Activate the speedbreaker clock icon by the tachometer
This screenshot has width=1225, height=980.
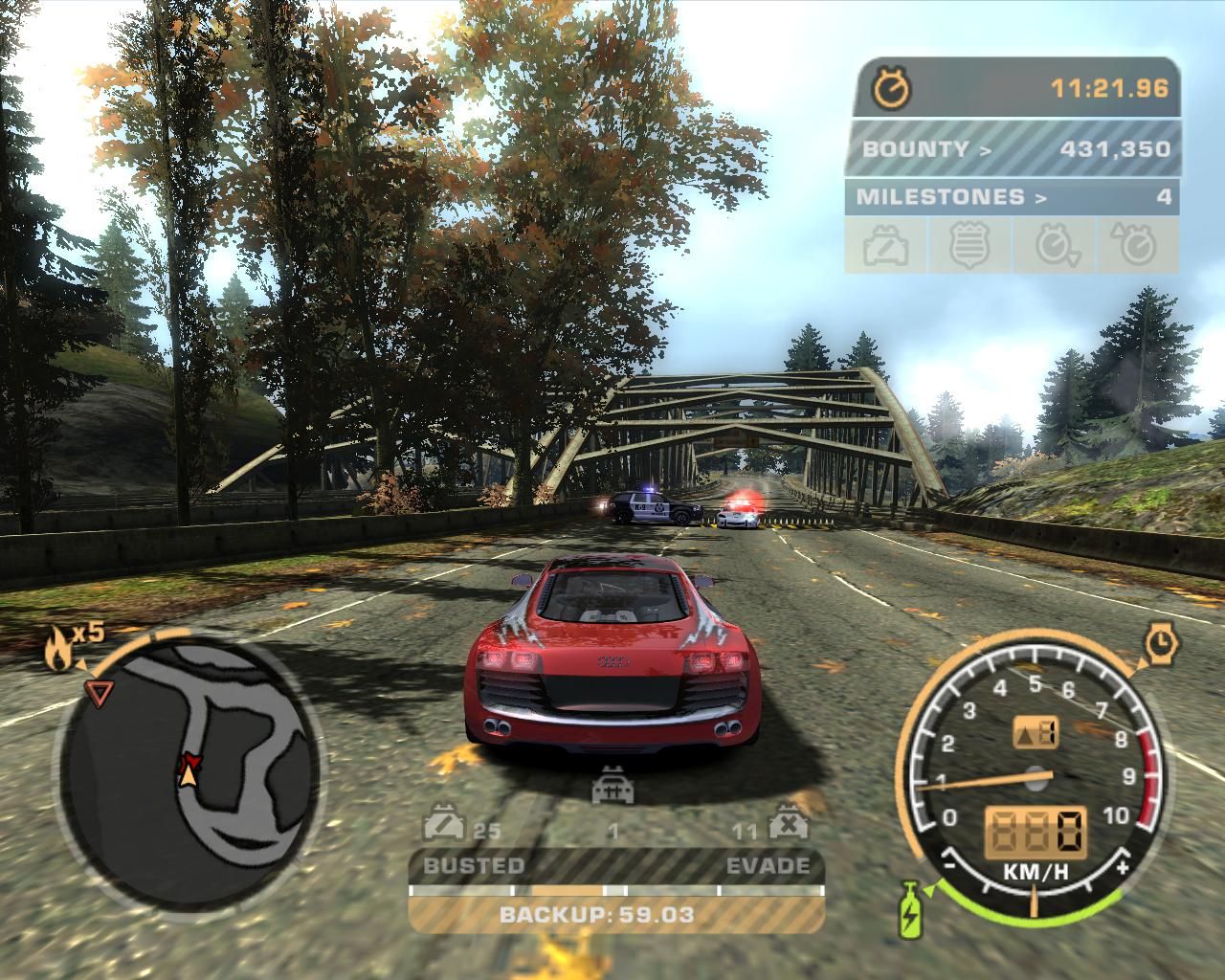click(x=1162, y=642)
